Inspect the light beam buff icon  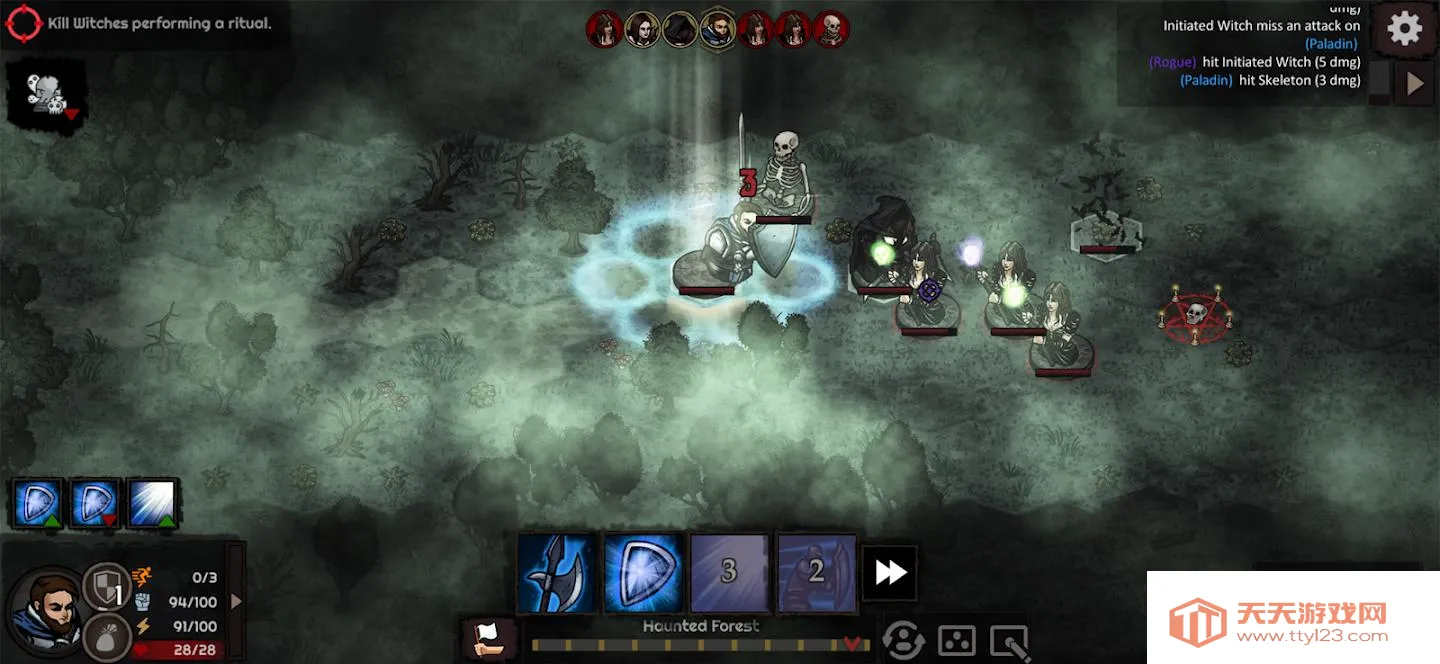[x=152, y=503]
